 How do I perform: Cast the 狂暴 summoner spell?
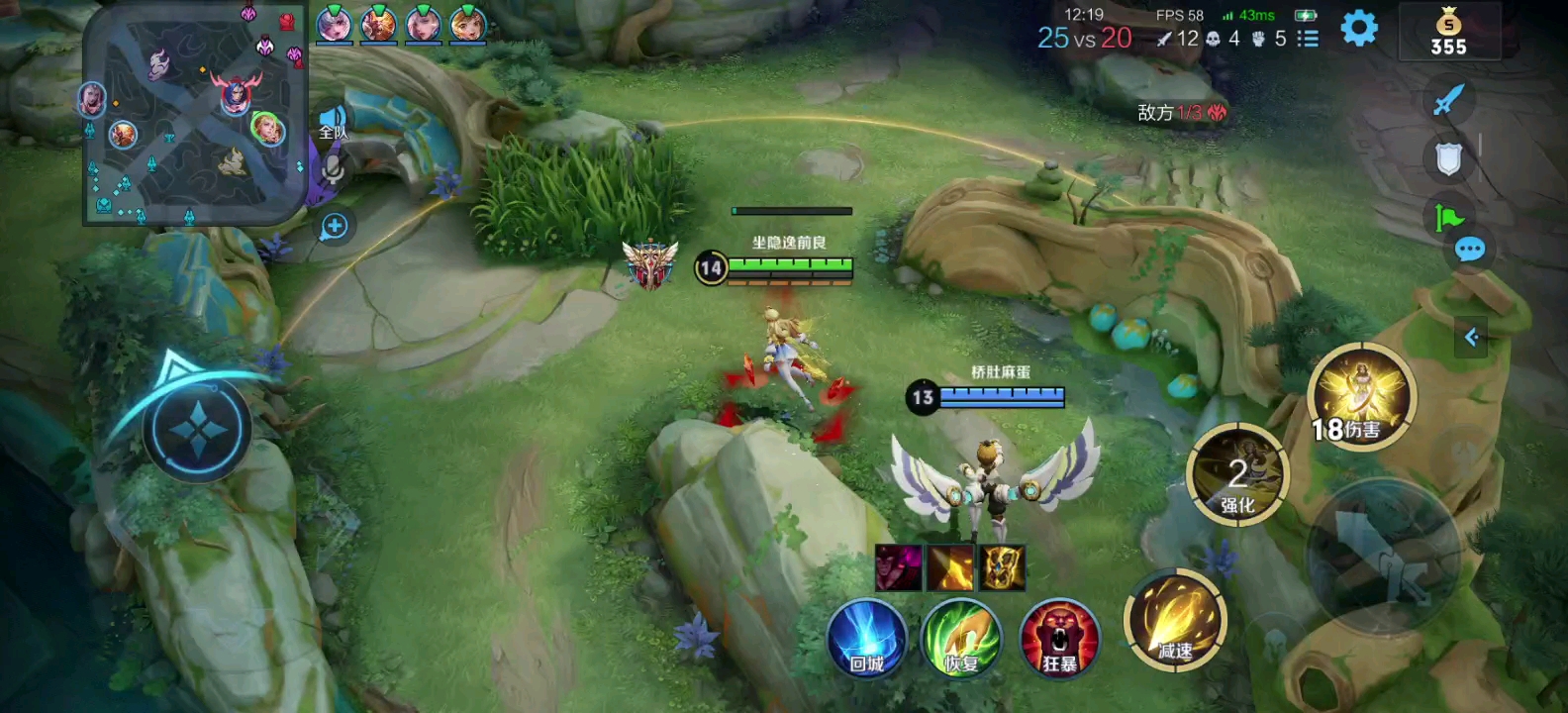[x=1058, y=638]
